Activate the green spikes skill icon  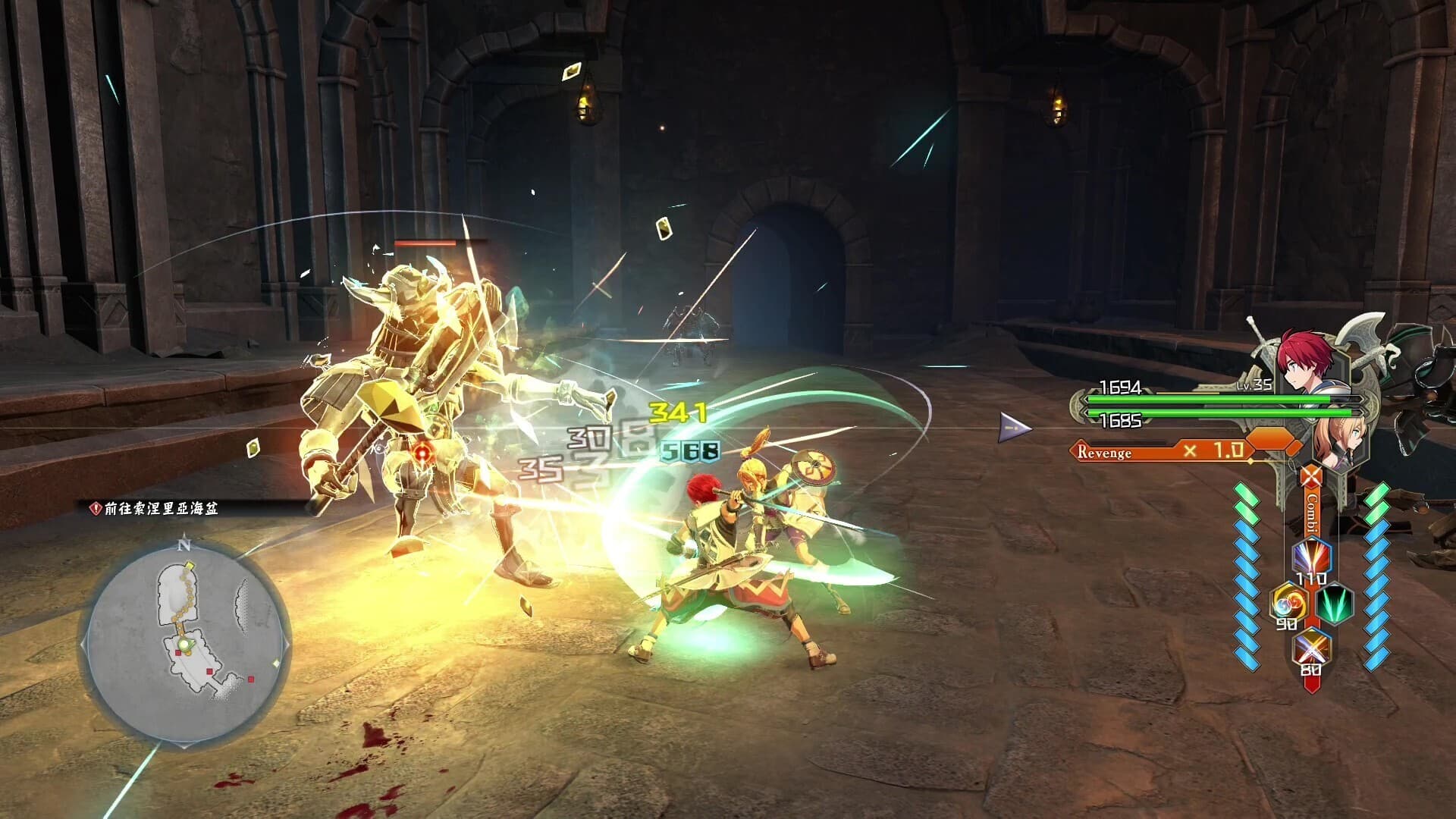click(x=1335, y=604)
